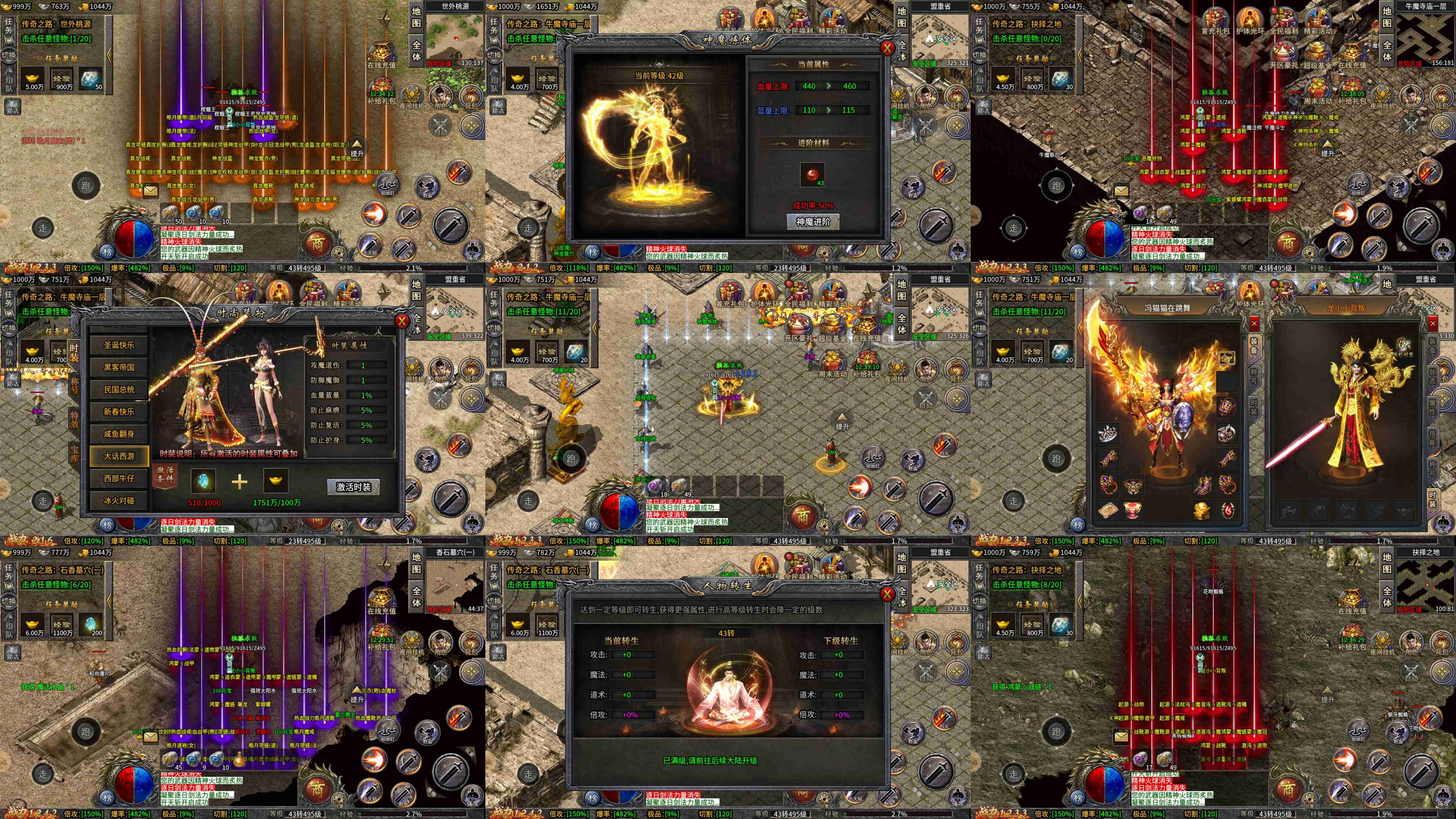
Task: Select the 冰火对碰 costume entry
Action: pyautogui.click(x=119, y=500)
